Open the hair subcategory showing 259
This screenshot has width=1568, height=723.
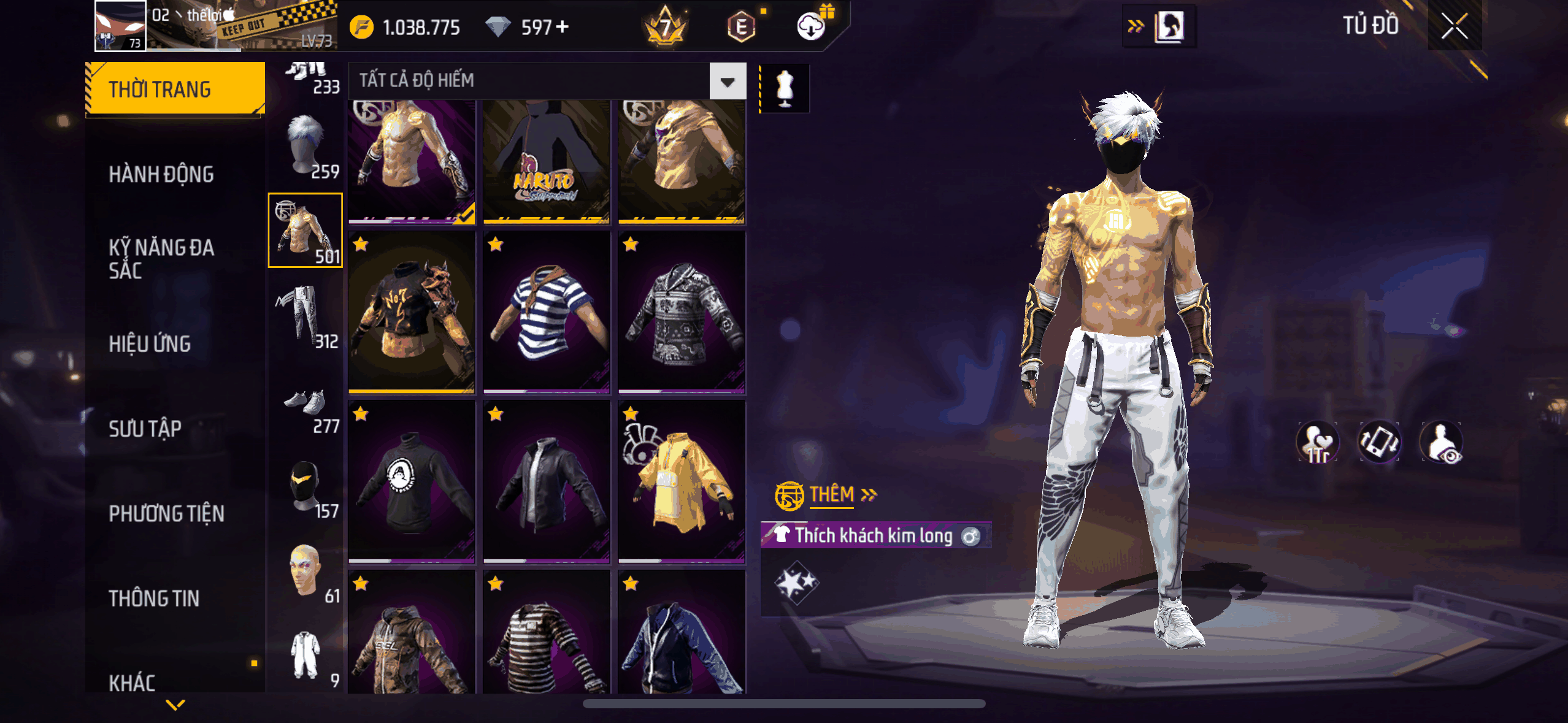tap(306, 147)
